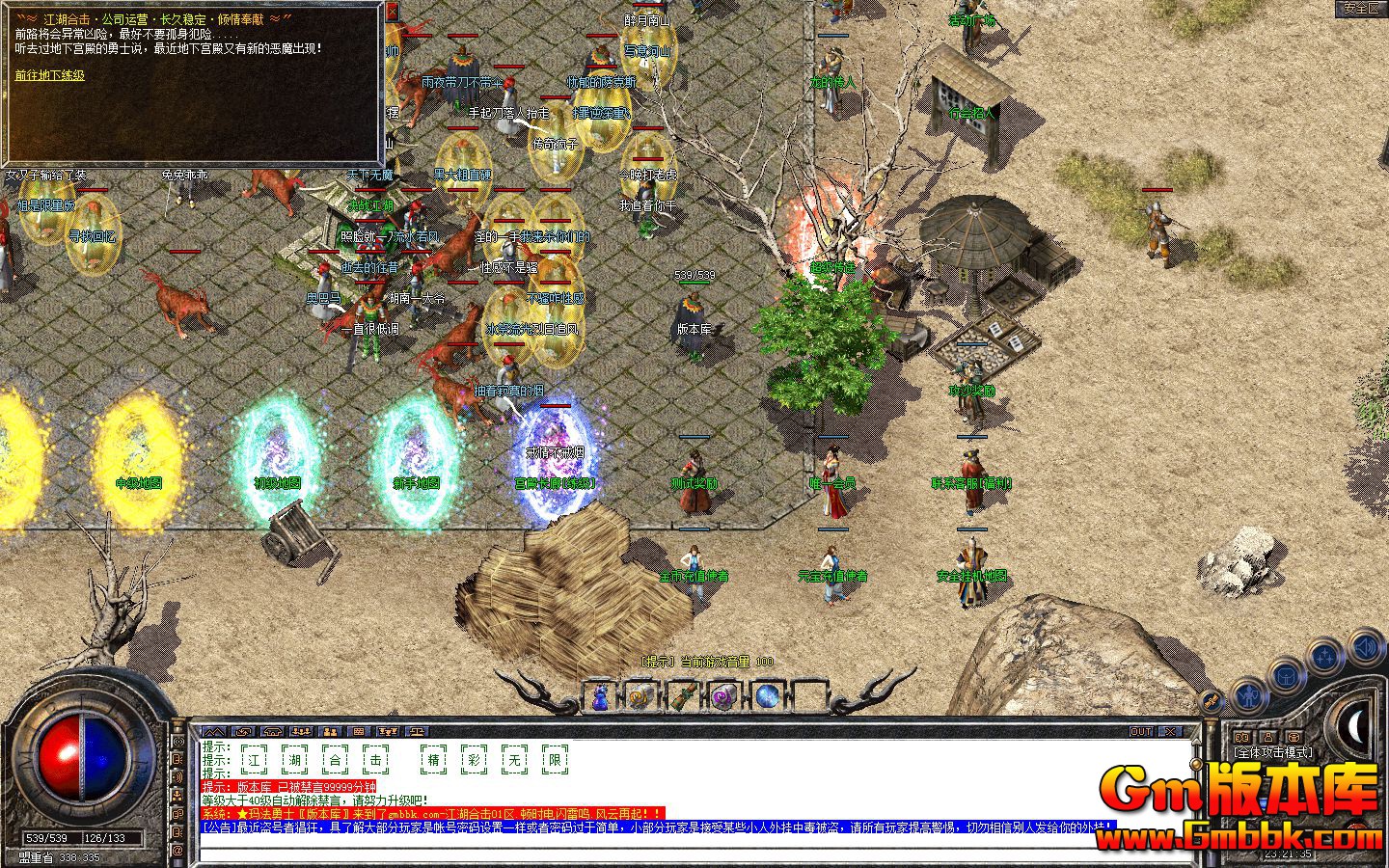Screen dimensions: 1389x868
Task: Click the OUT button on the chat panel
Action: 1140,731
